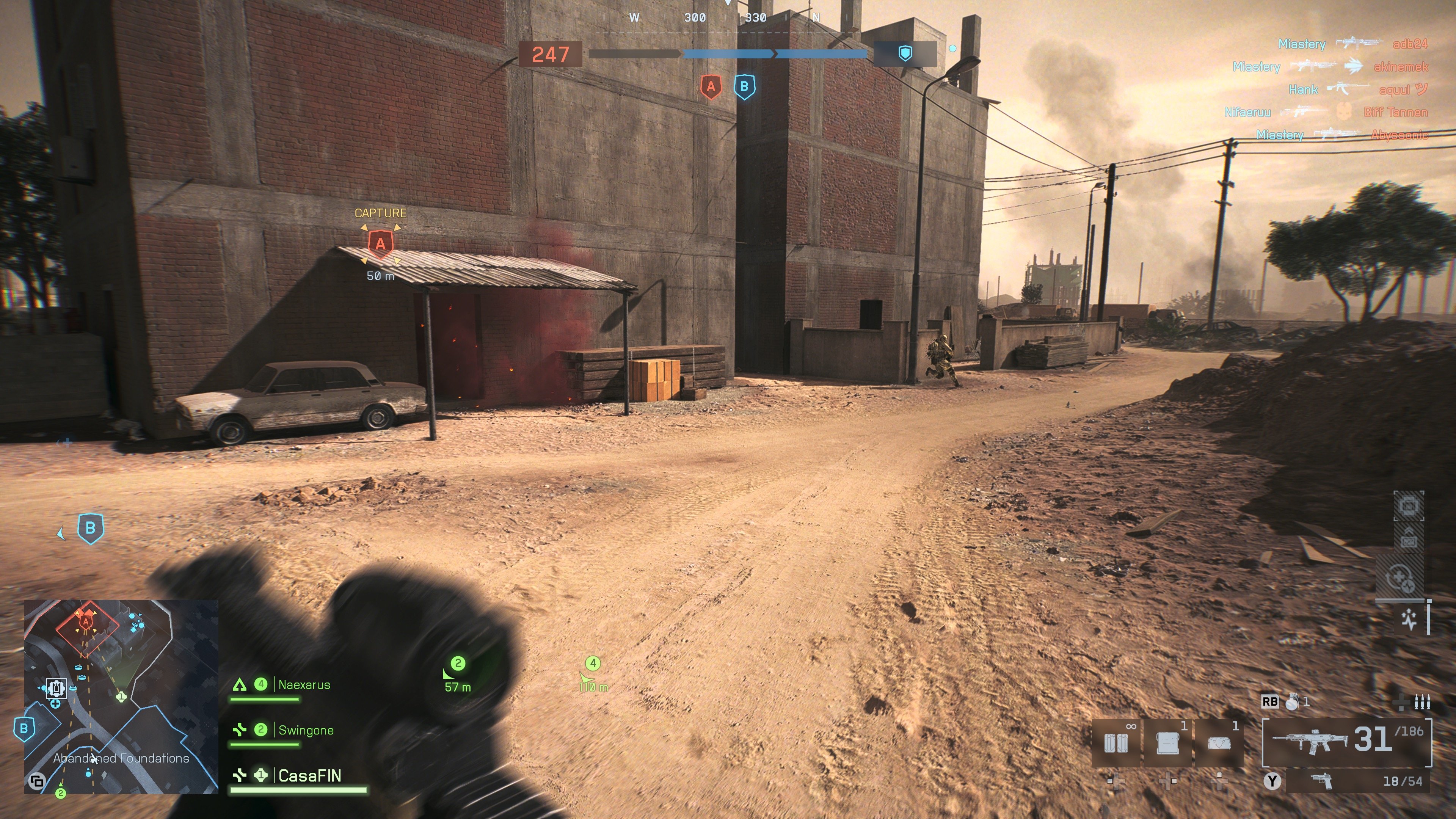Click the CAPTURE objective A world marker

point(380,244)
